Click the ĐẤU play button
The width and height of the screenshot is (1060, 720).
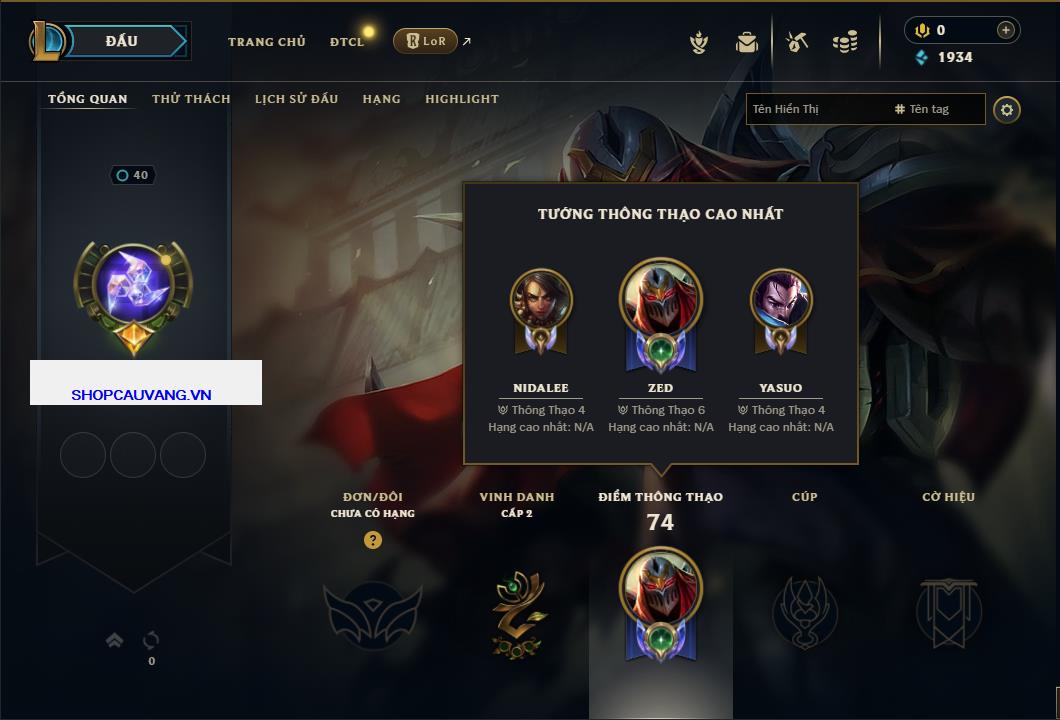(x=121, y=41)
